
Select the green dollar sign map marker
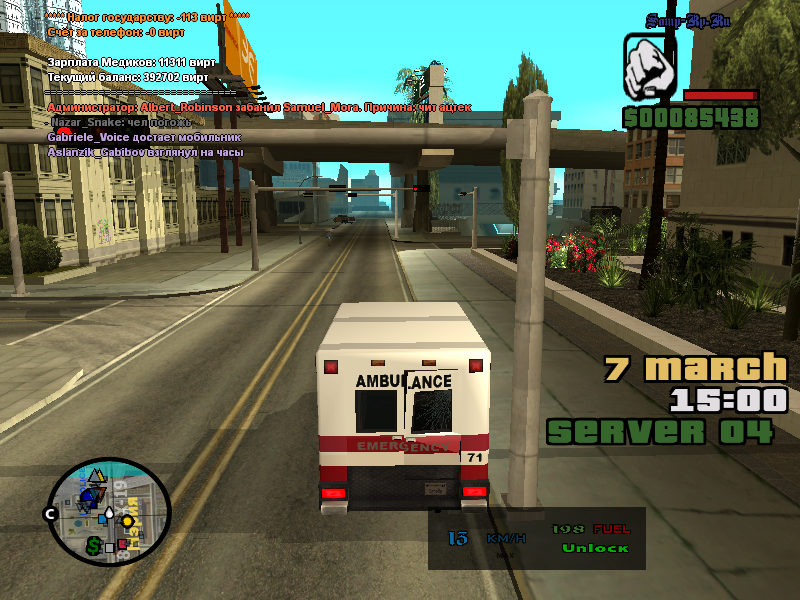coord(92,545)
